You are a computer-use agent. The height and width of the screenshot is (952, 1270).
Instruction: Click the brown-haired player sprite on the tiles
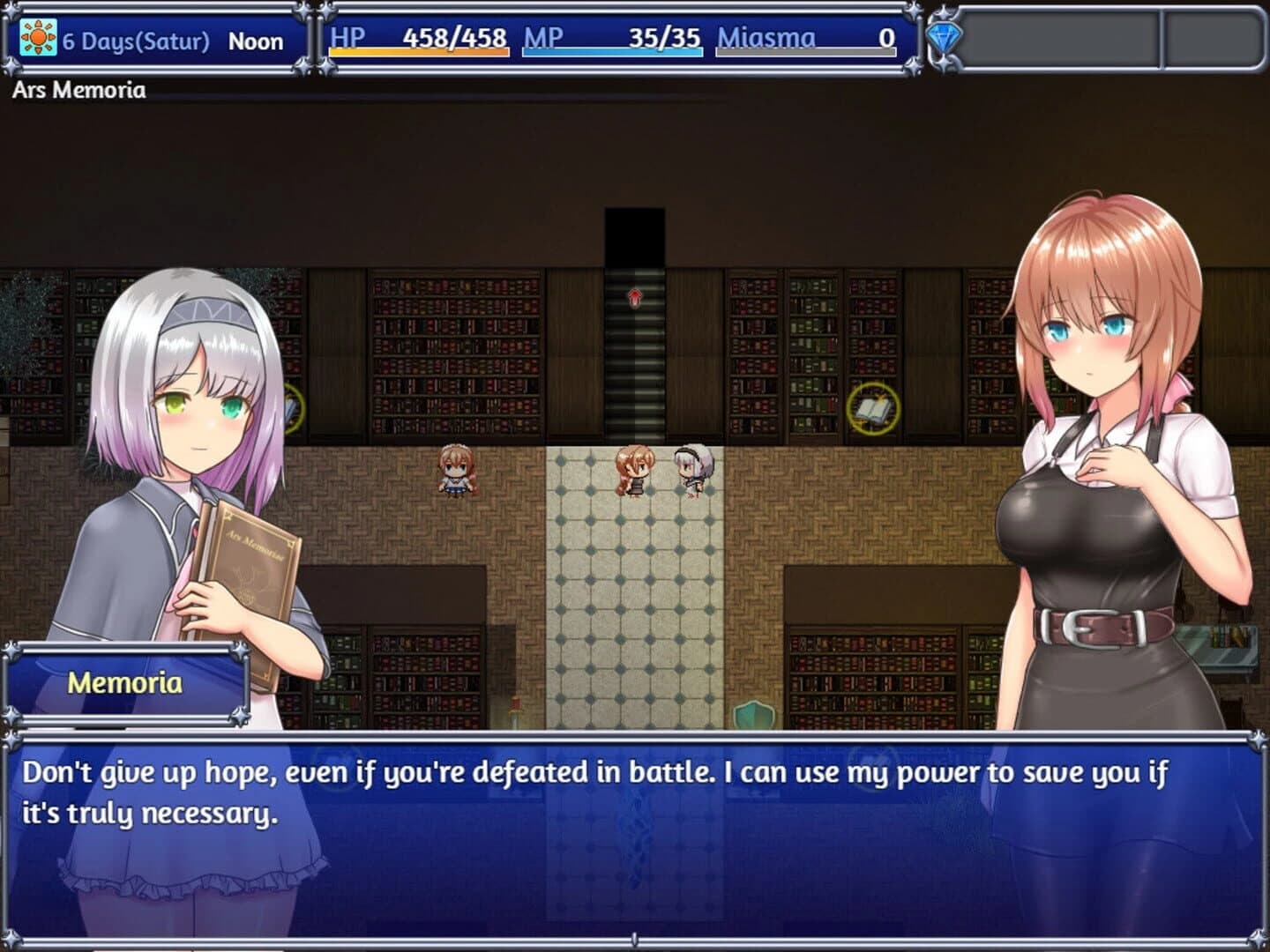tap(633, 472)
